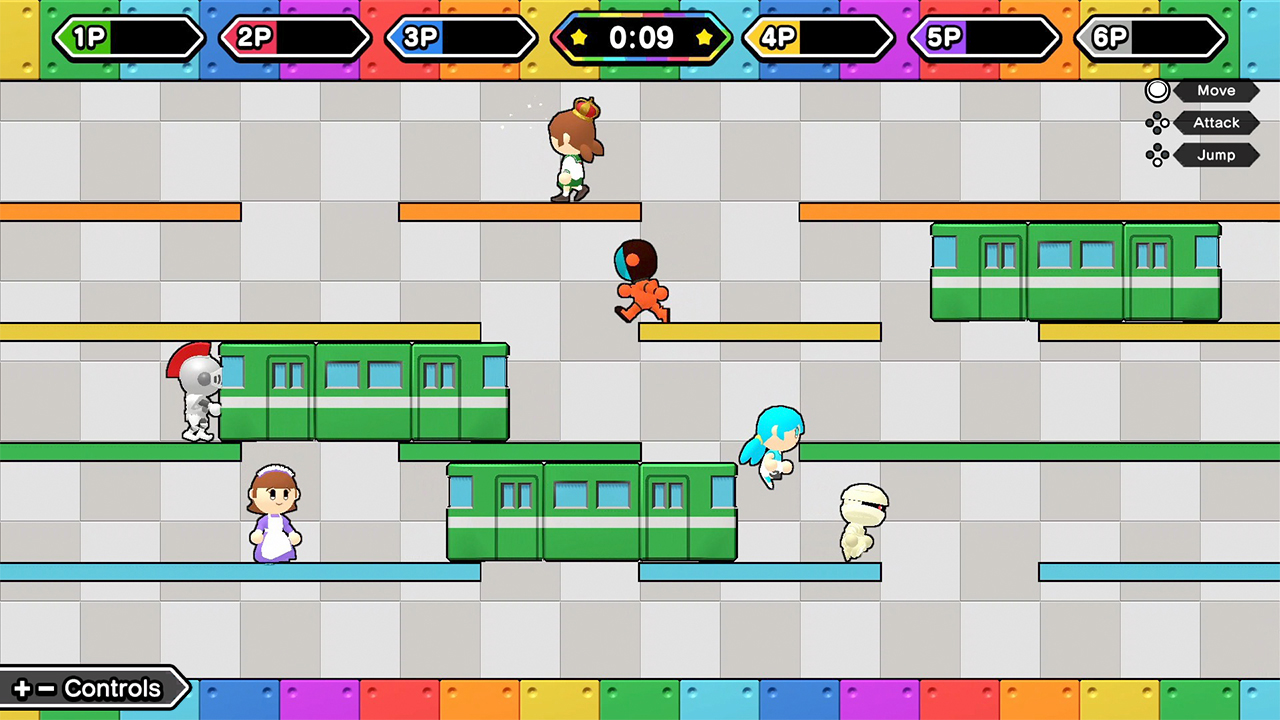Select the 5P player badge

click(983, 38)
